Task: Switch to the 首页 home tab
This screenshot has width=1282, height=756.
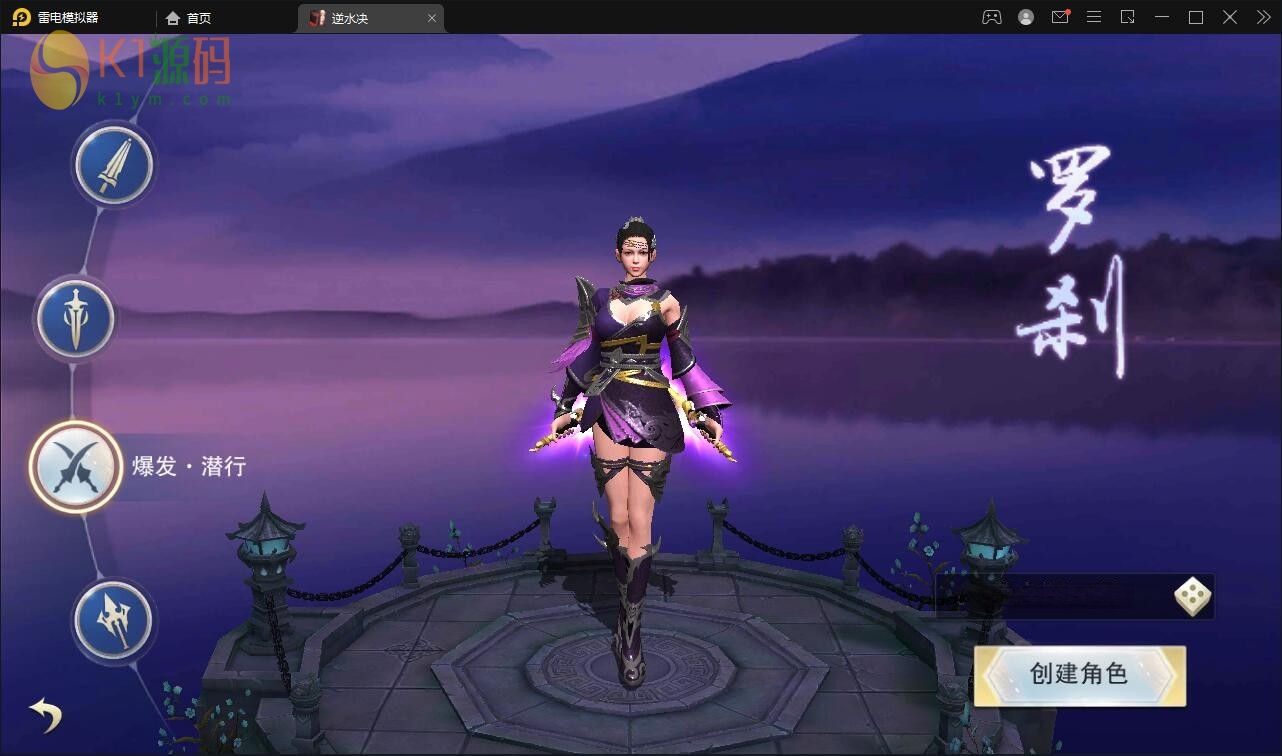Action: click(189, 18)
